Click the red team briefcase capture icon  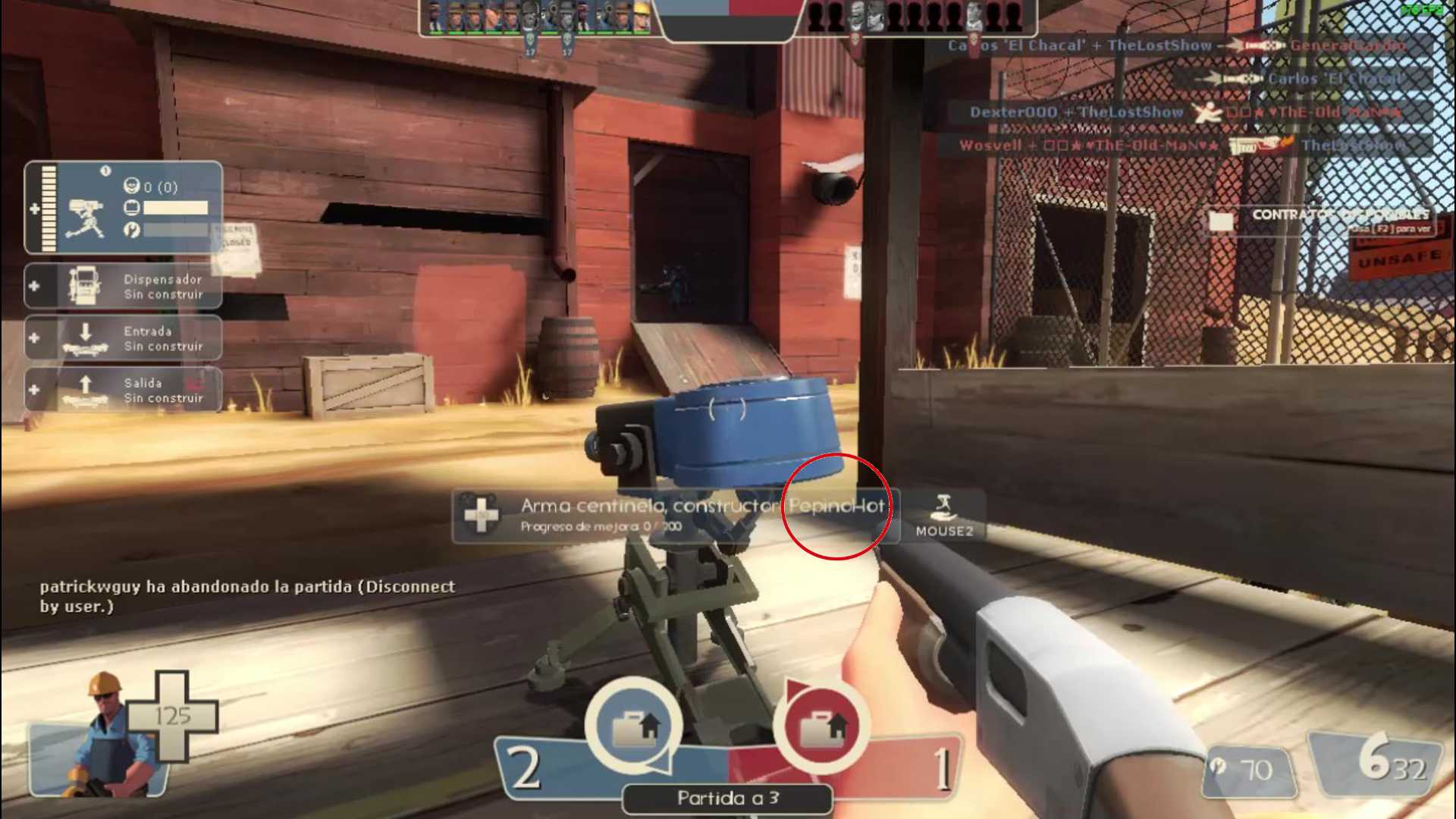tap(821, 726)
